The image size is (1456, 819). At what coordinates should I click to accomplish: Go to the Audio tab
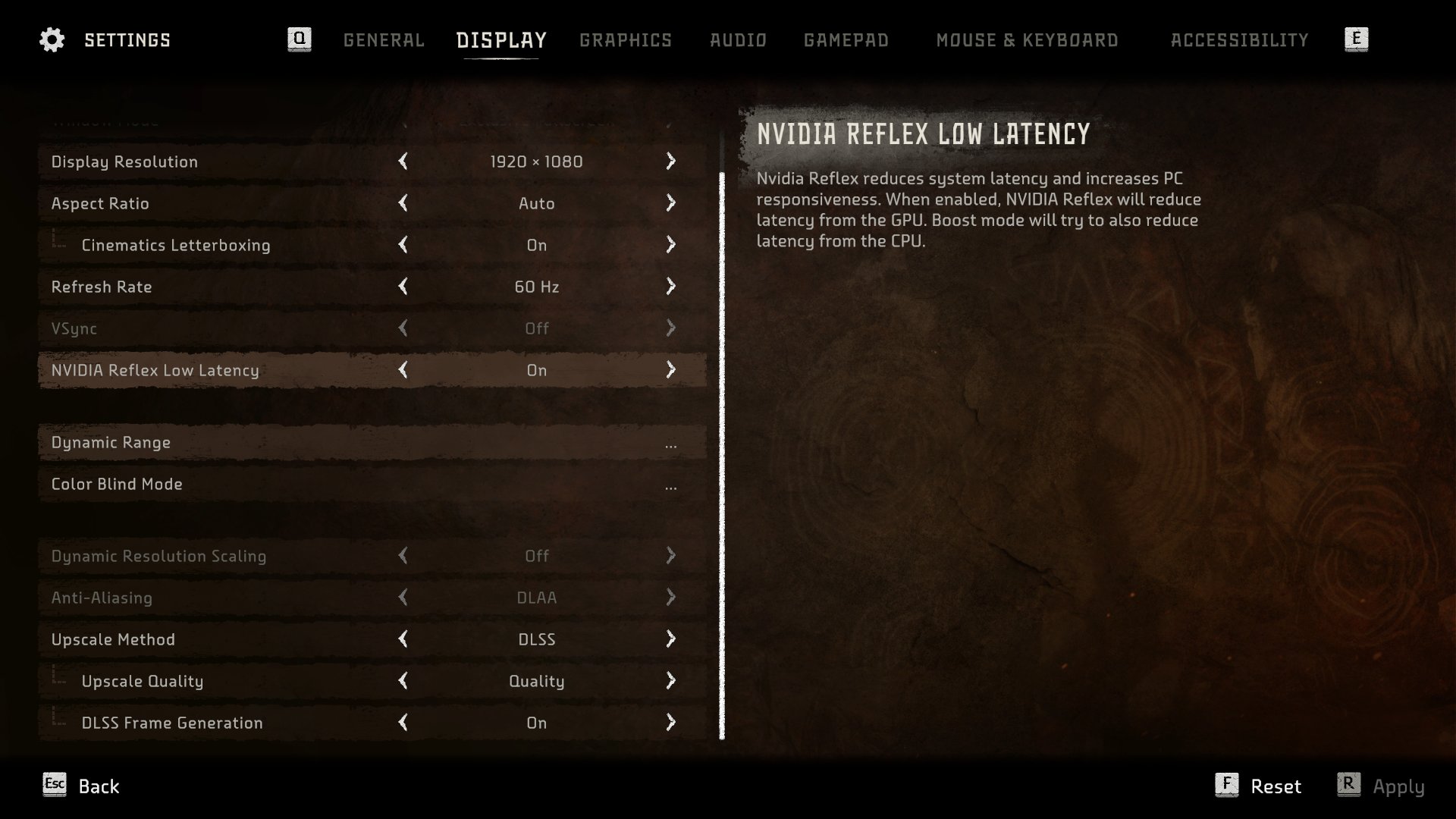[x=738, y=40]
